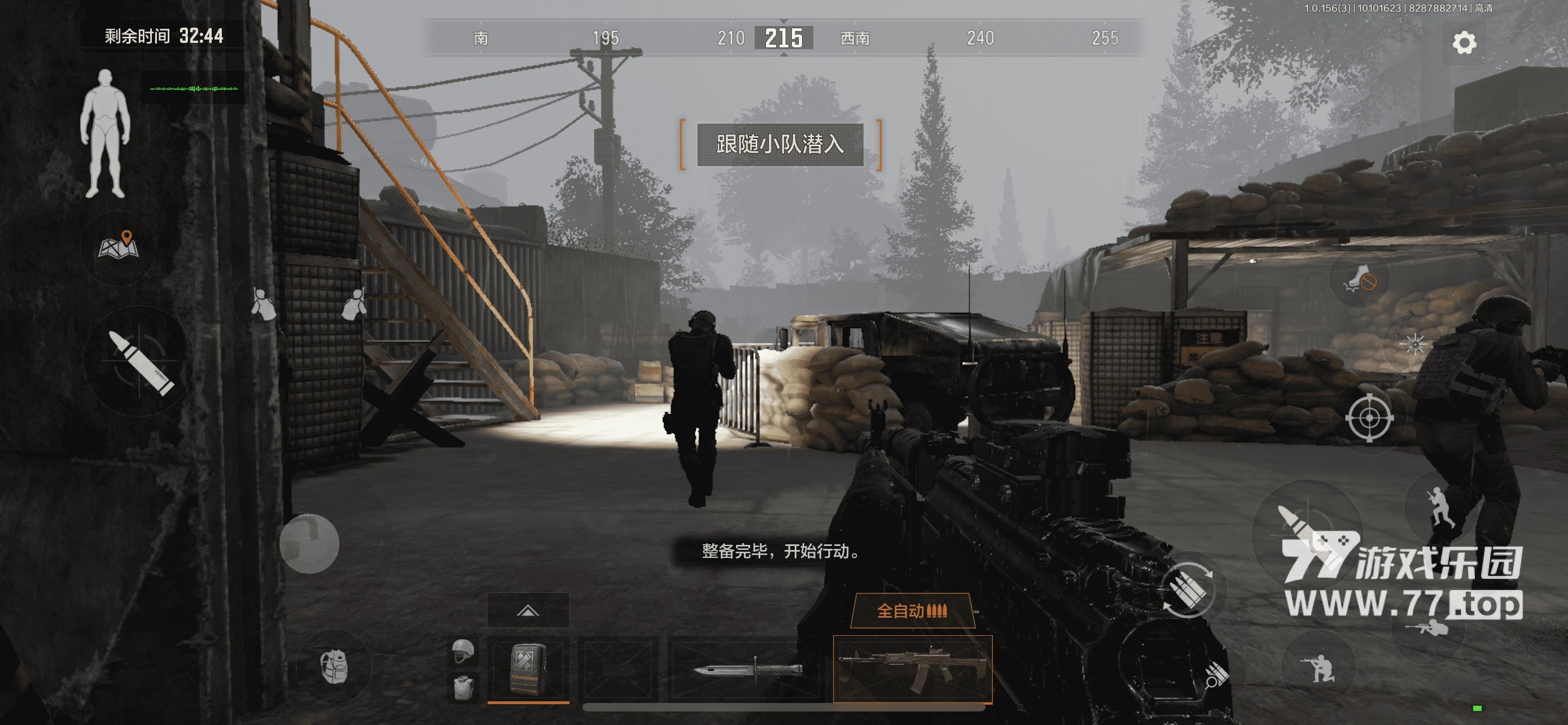1568x725 pixels.
Task: Check the white body health silhouette
Action: pyautogui.click(x=106, y=134)
